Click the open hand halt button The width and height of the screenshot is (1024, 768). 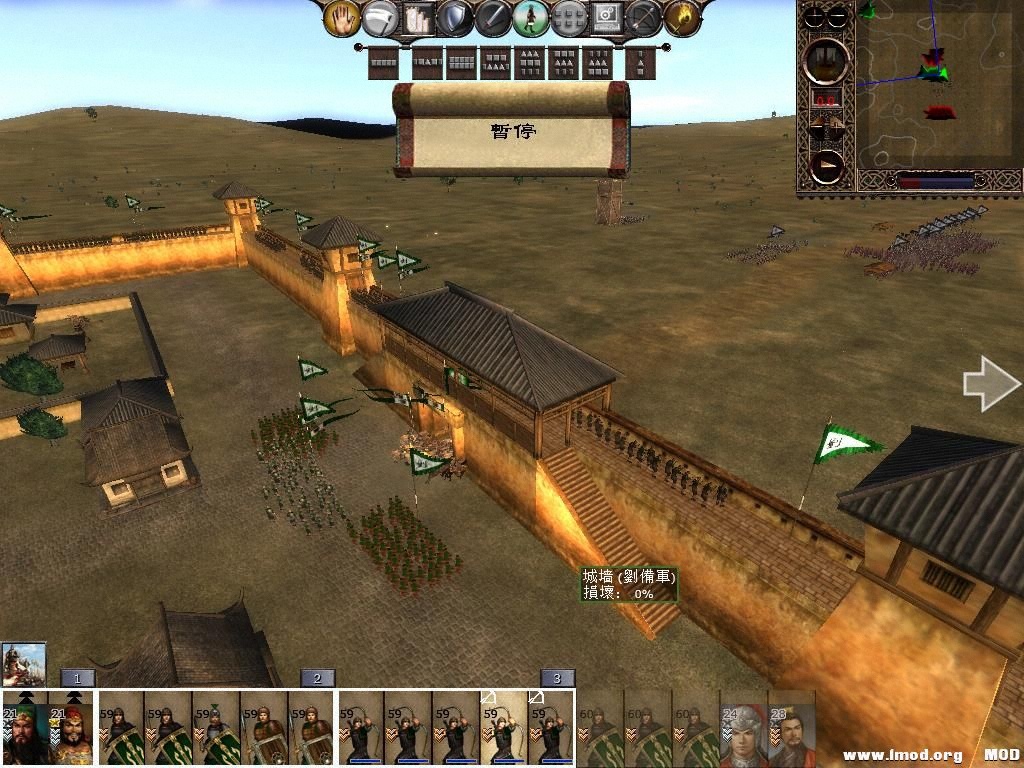tap(343, 17)
